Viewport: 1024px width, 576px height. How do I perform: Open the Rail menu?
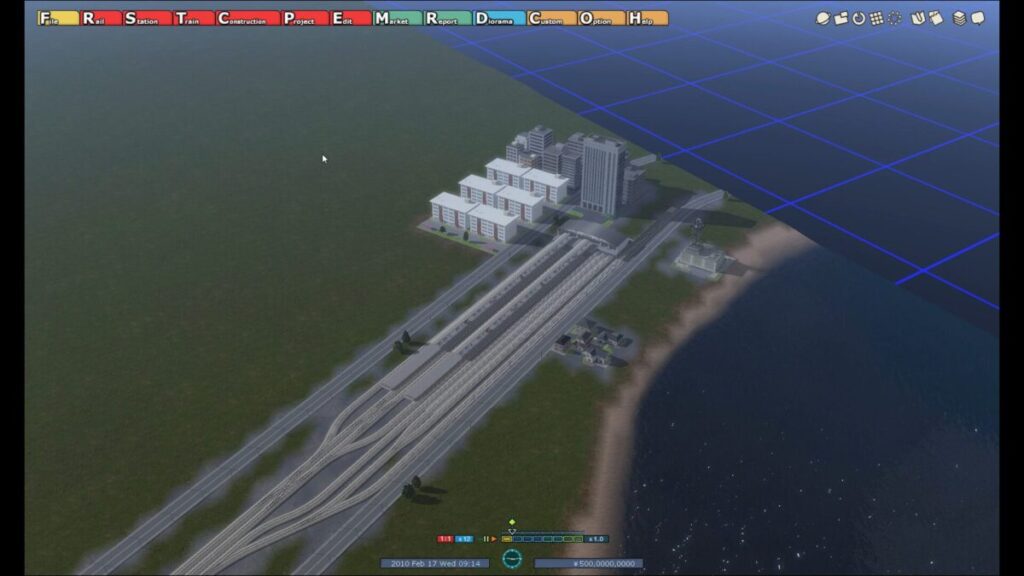100,18
